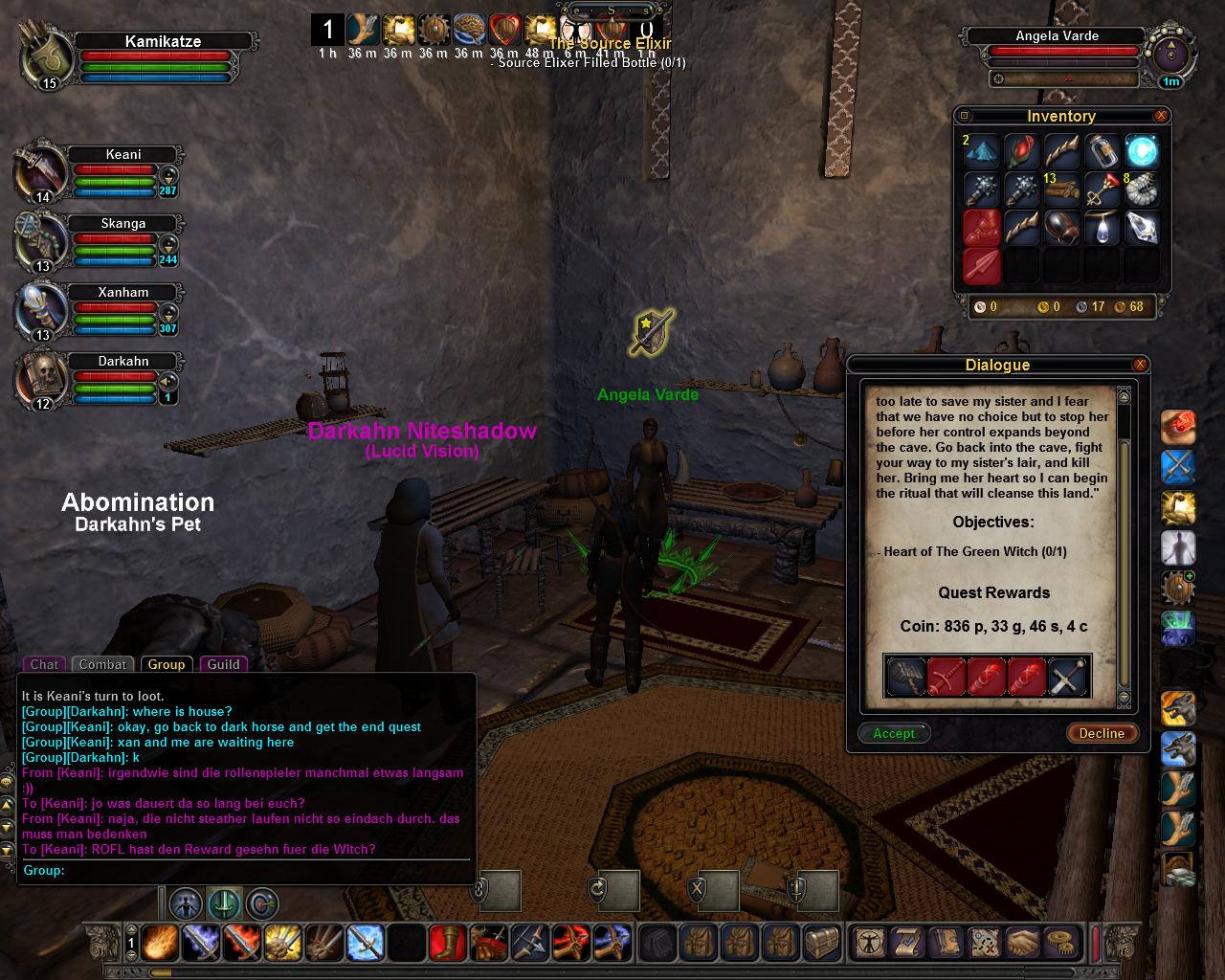This screenshot has width=1225, height=980.
Task: Open the Combat log tab
Action: tap(102, 664)
